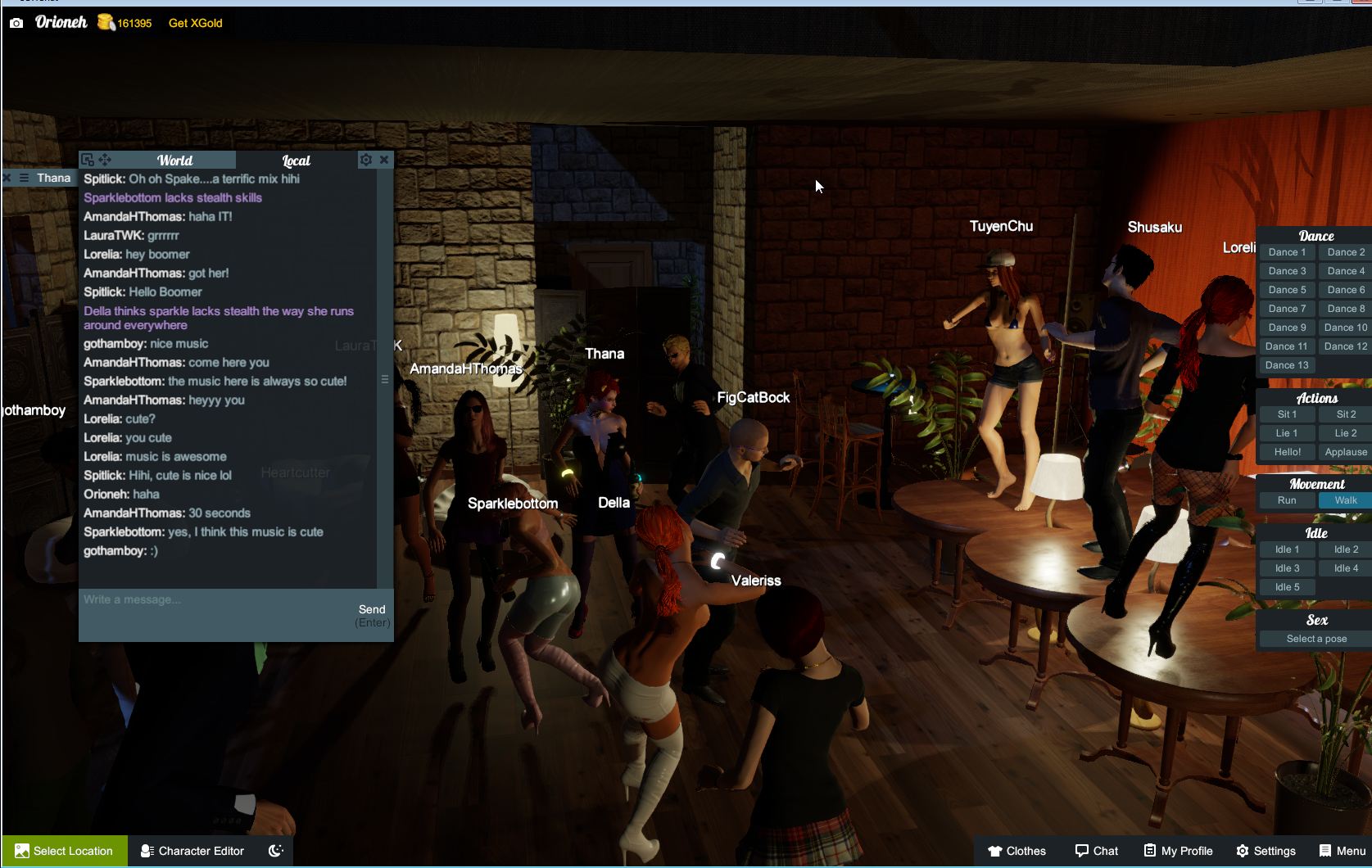
Task: Open My Profile
Action: point(1178,851)
